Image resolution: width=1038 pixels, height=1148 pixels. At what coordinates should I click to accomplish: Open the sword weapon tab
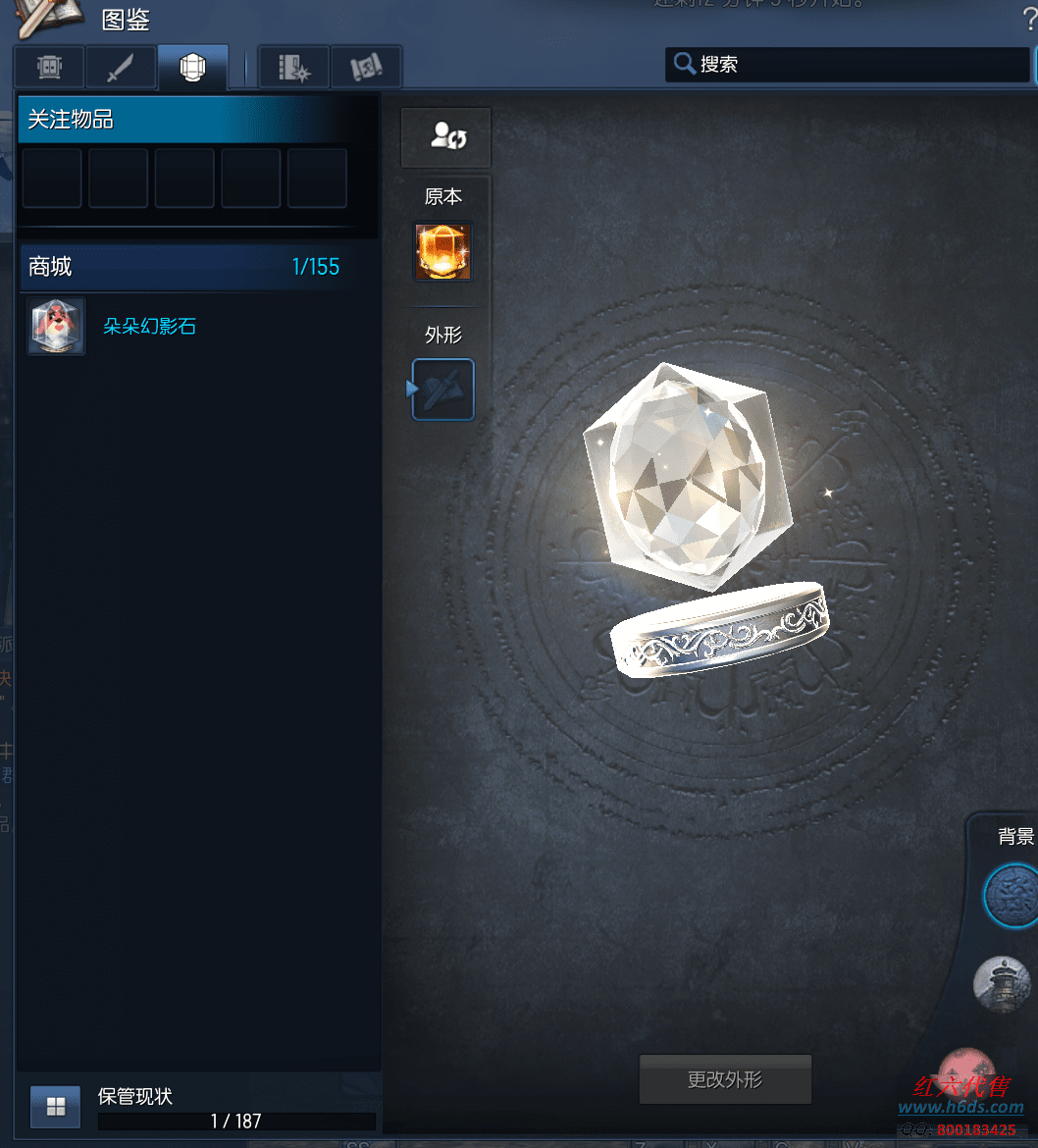pyautogui.click(x=121, y=68)
